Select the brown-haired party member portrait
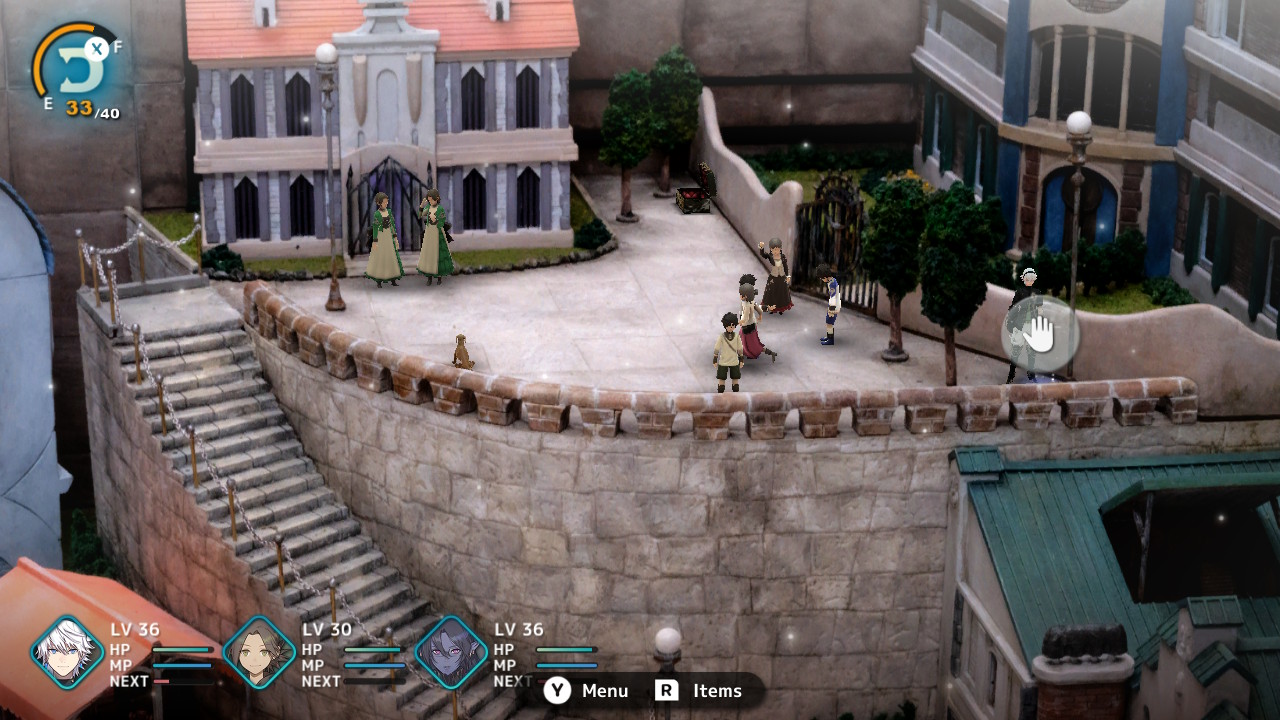The image size is (1280, 720). click(x=259, y=652)
